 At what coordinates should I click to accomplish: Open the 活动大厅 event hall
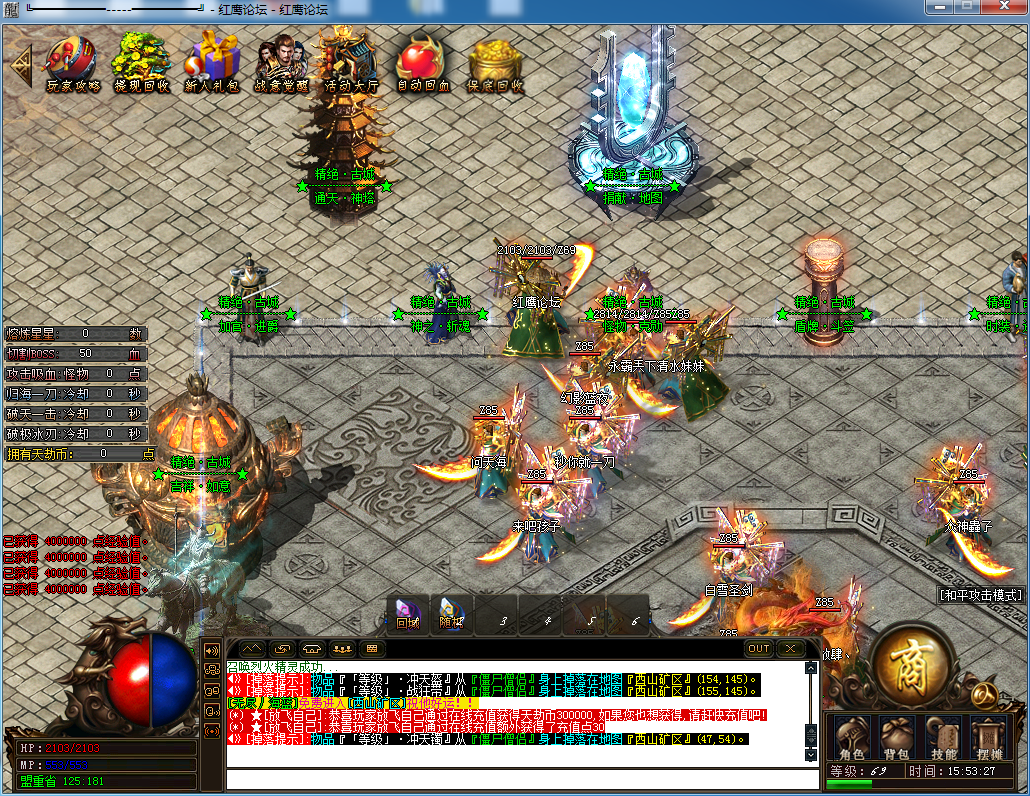tap(350, 61)
